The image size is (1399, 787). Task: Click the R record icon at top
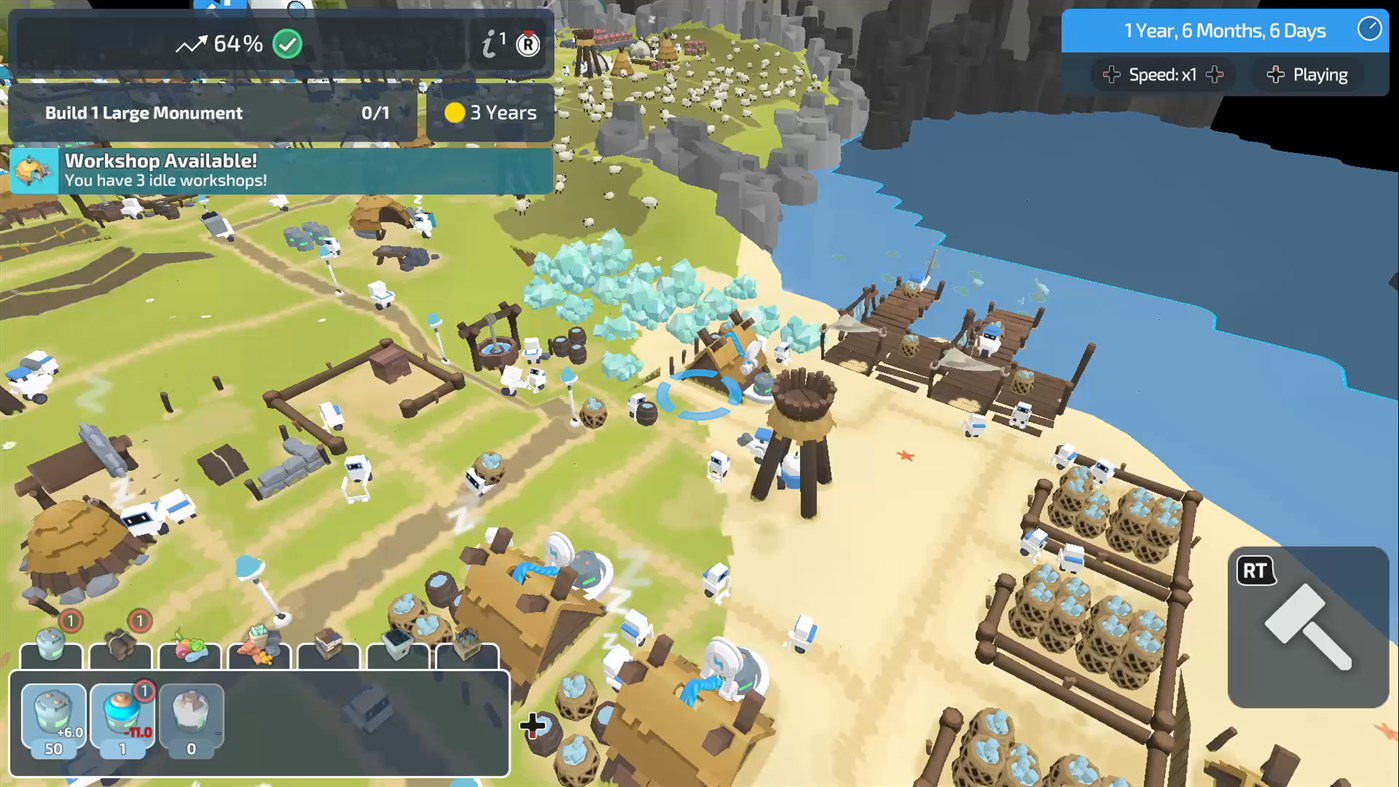coord(527,45)
